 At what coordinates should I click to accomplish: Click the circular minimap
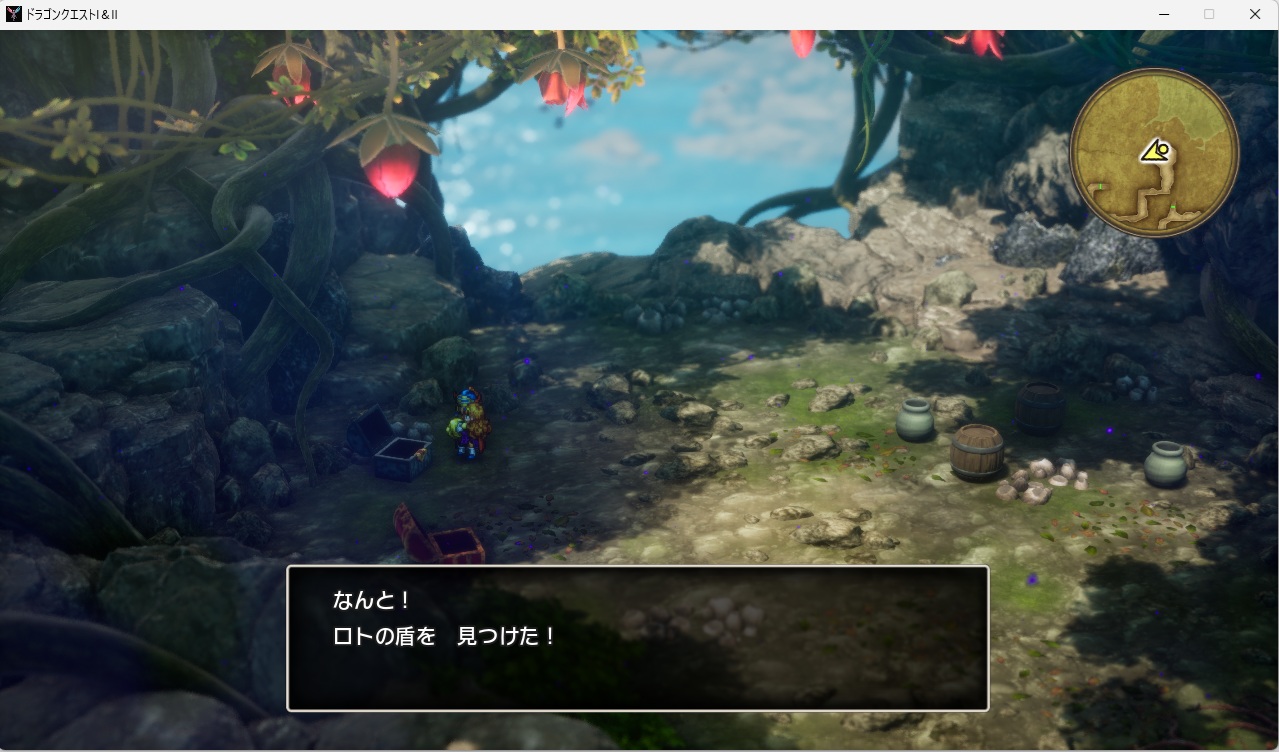[x=1154, y=153]
